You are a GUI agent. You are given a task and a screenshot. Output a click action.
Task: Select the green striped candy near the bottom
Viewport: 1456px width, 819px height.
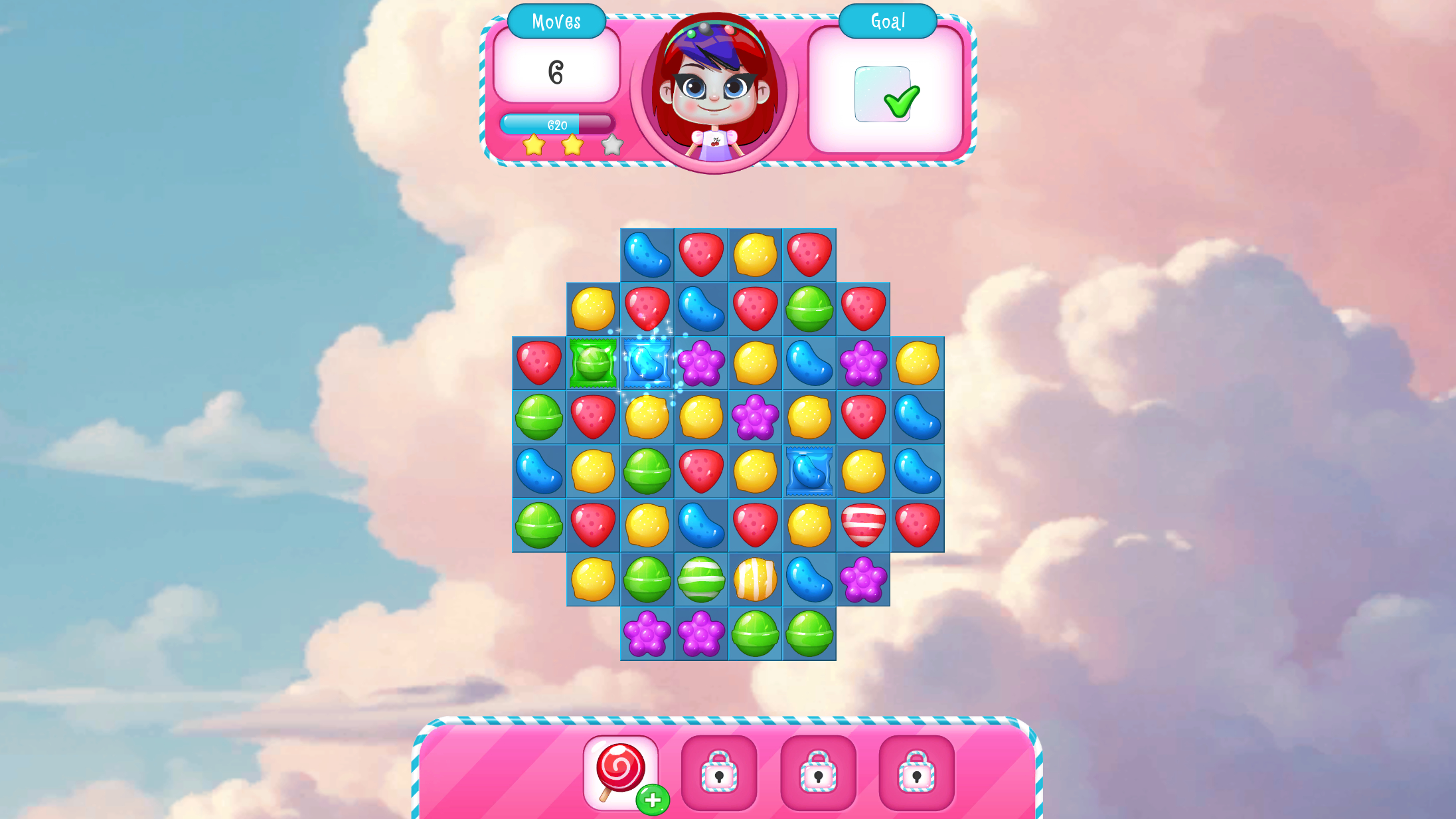point(701,579)
